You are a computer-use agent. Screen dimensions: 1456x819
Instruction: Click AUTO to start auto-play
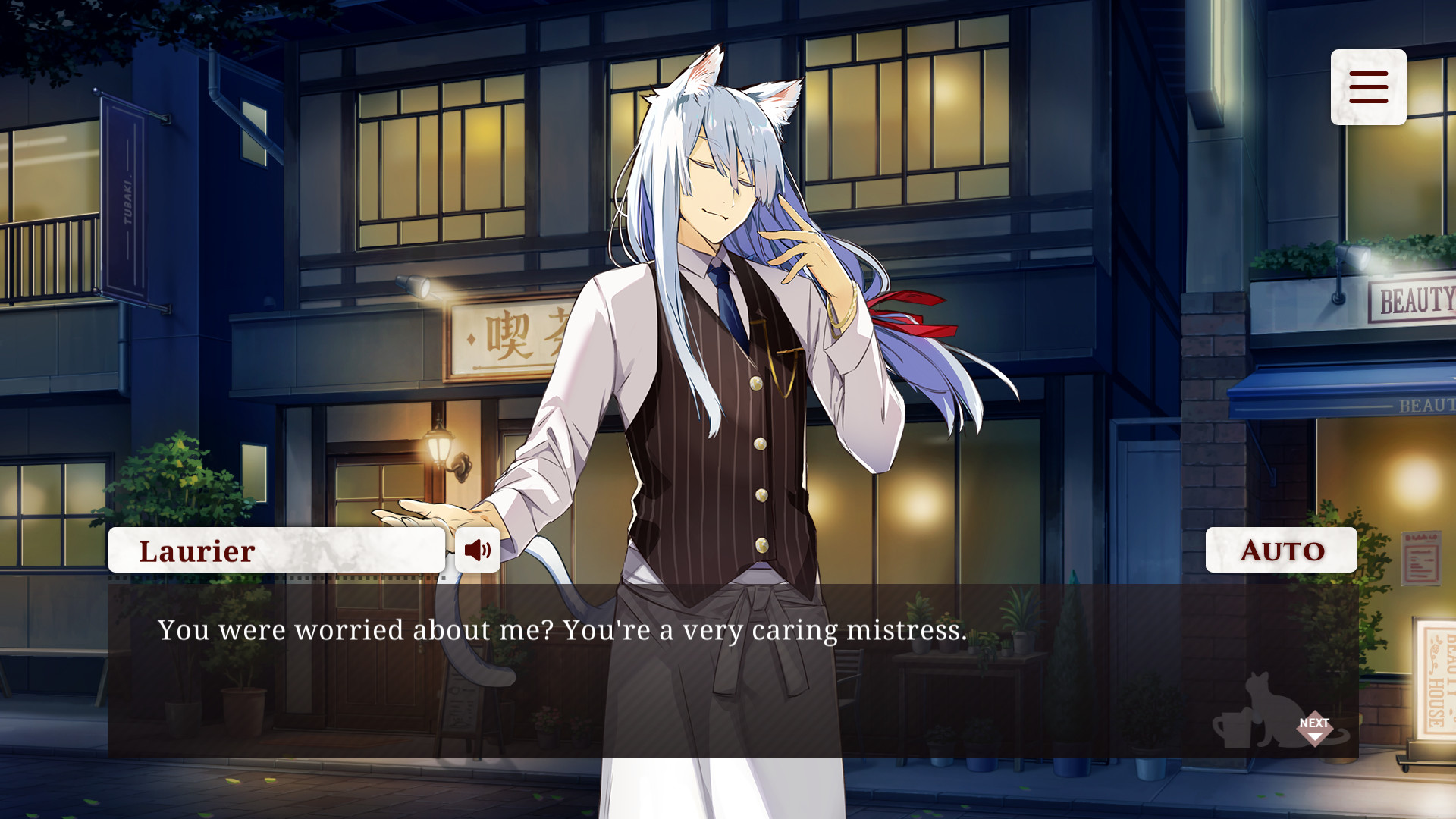tap(1281, 550)
